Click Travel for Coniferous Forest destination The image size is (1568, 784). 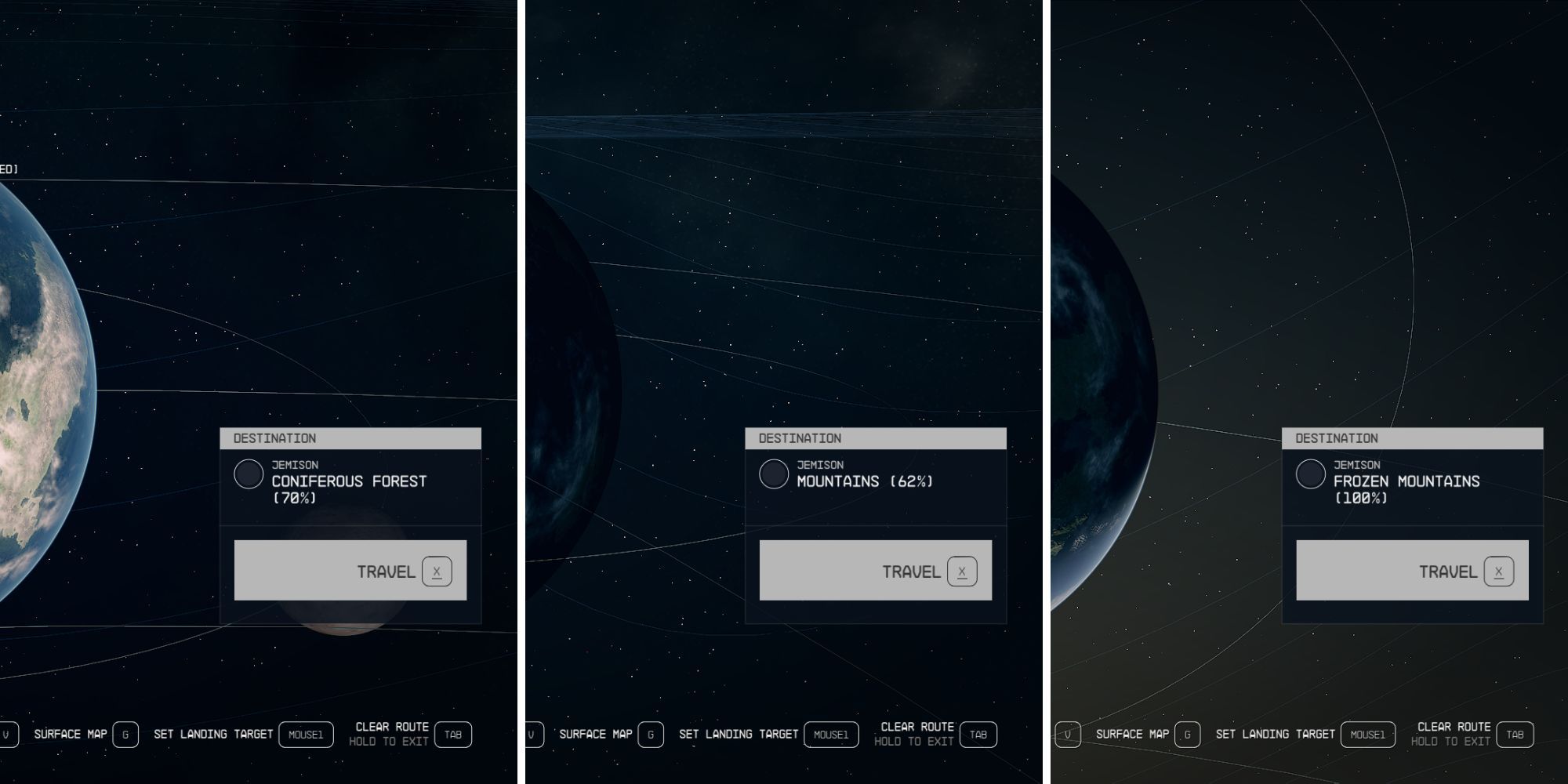coord(350,571)
